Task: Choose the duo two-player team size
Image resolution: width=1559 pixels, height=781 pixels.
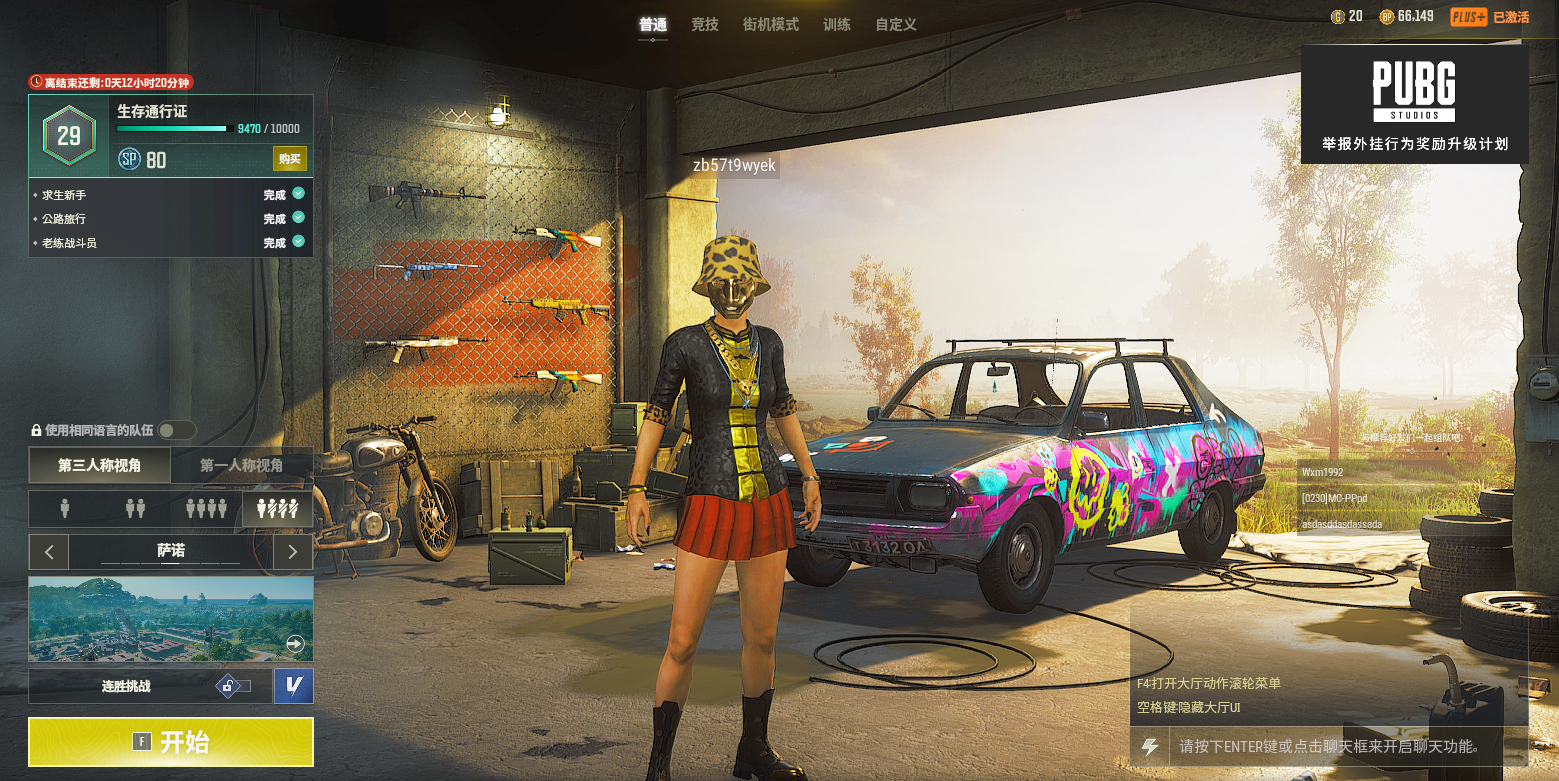Action: point(136,509)
